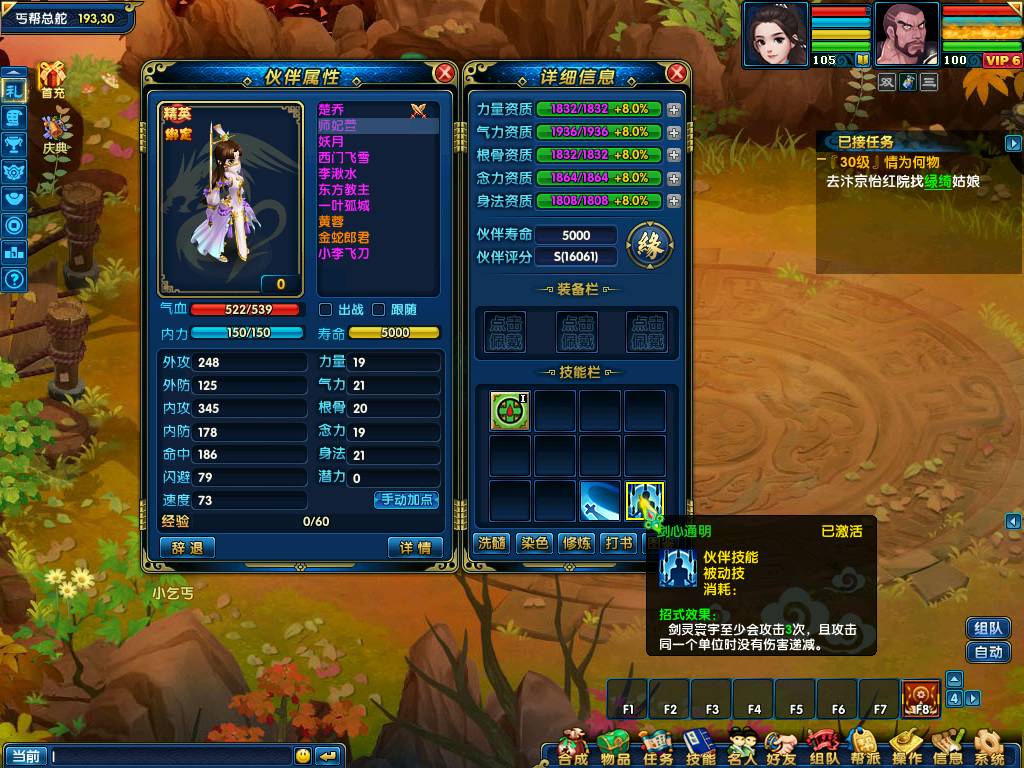The height and width of the screenshot is (768, 1024).
Task: Toggle the 跟随 follow checkbox
Action: pyautogui.click(x=379, y=310)
